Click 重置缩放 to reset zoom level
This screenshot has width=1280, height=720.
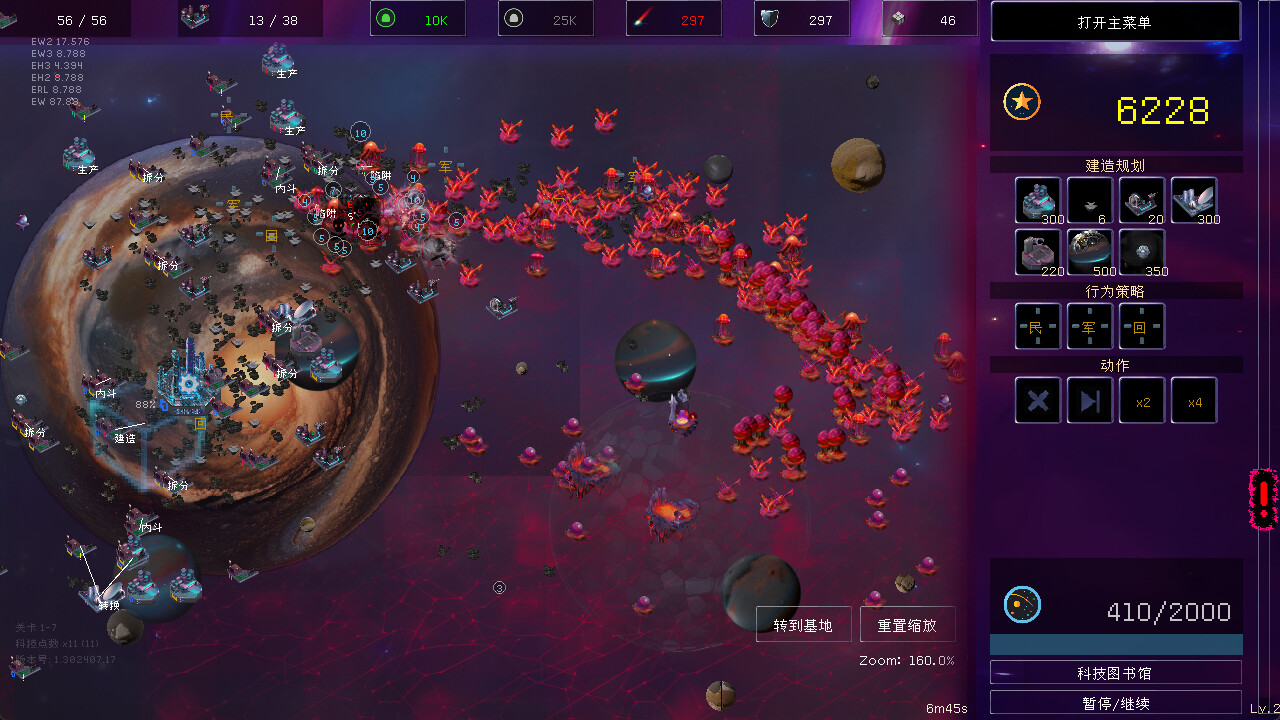tap(907, 624)
